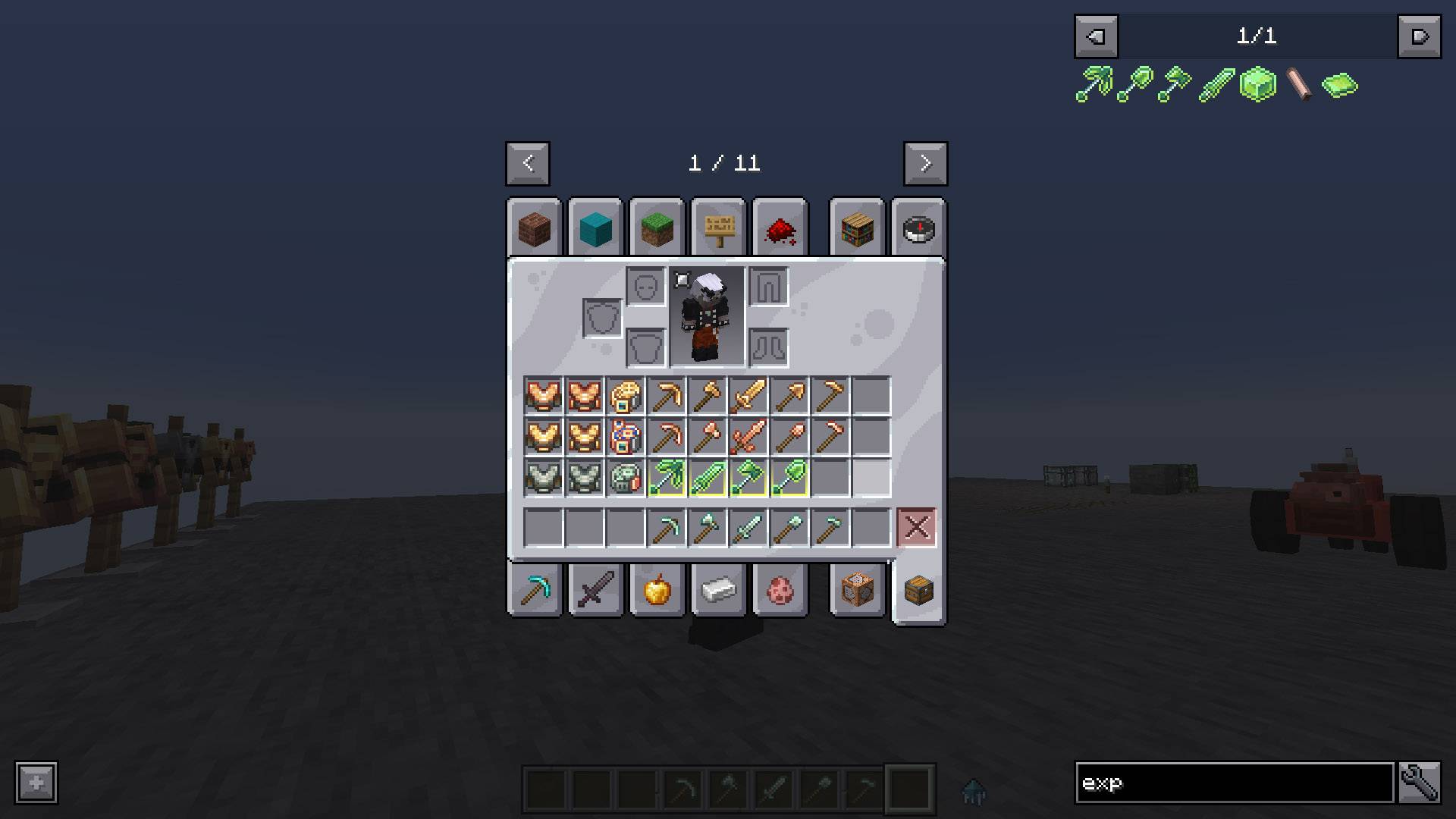Select the command block Operator Utilities tab
This screenshot has height=819, width=1456.
pyautogui.click(x=857, y=591)
